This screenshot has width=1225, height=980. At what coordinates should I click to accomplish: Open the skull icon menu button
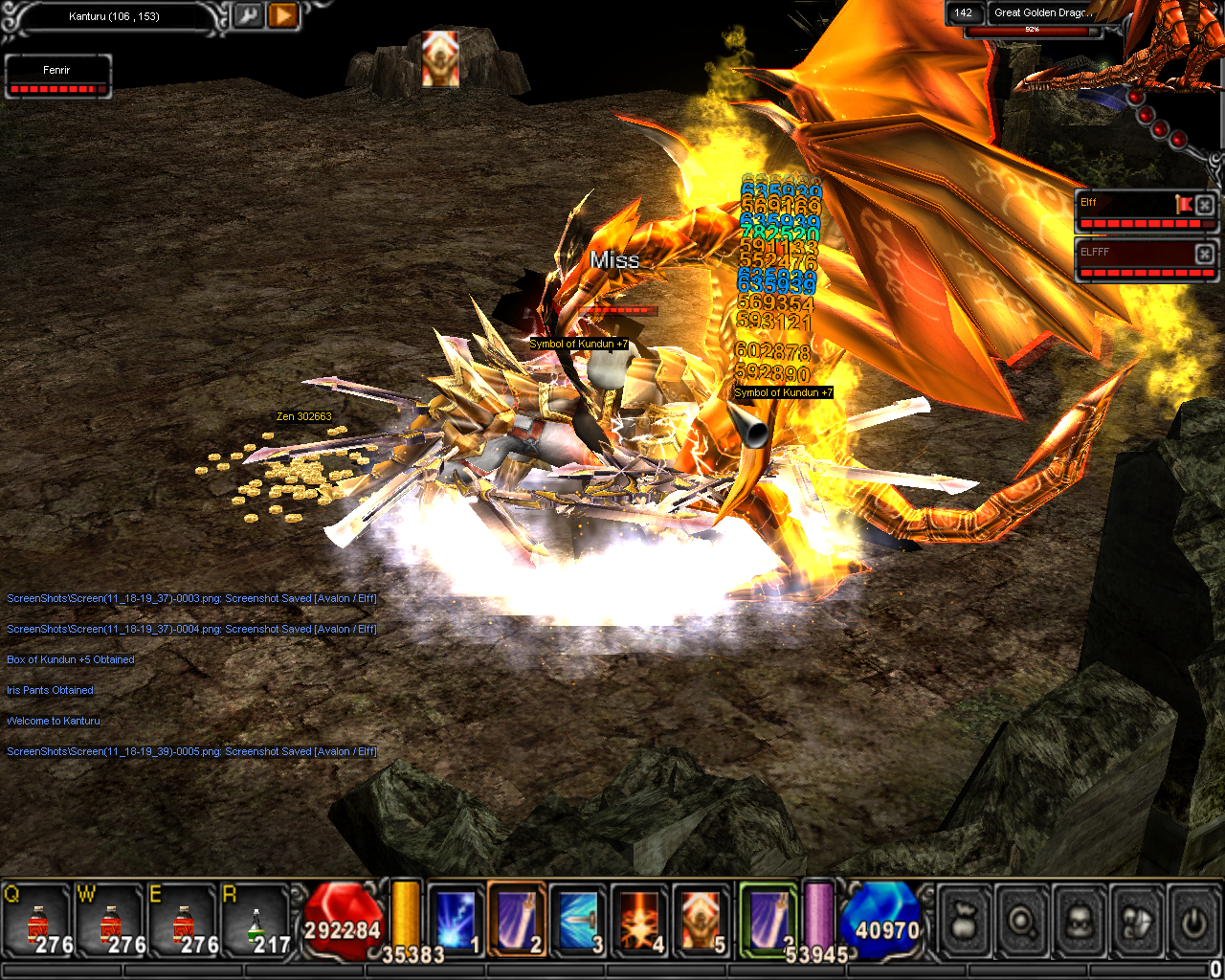click(1080, 923)
